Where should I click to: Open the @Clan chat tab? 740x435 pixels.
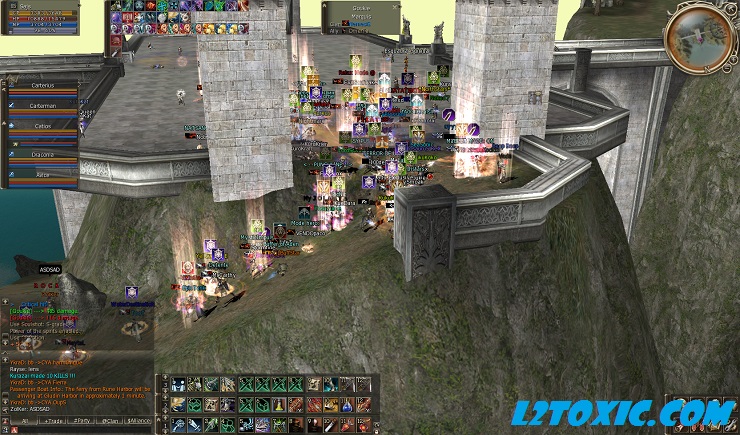pos(110,422)
